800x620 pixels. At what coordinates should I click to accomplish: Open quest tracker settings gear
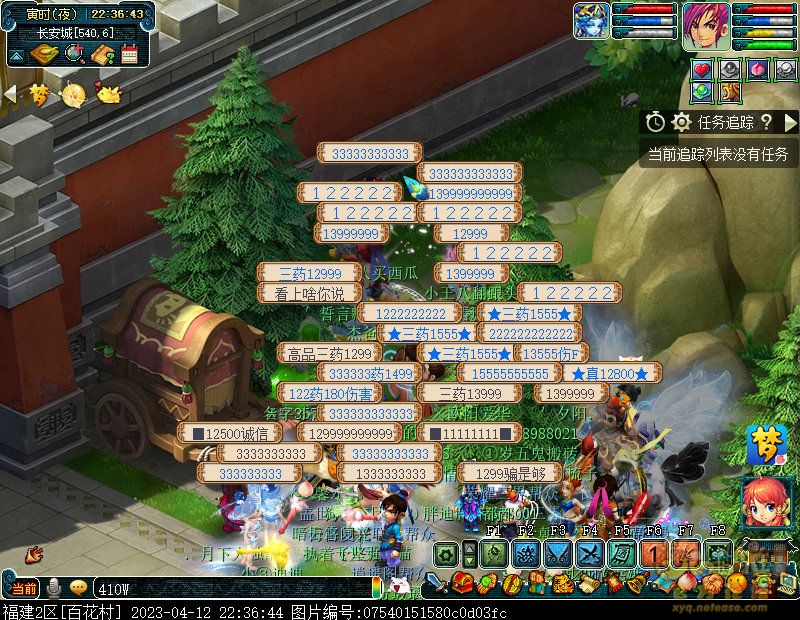tap(682, 122)
